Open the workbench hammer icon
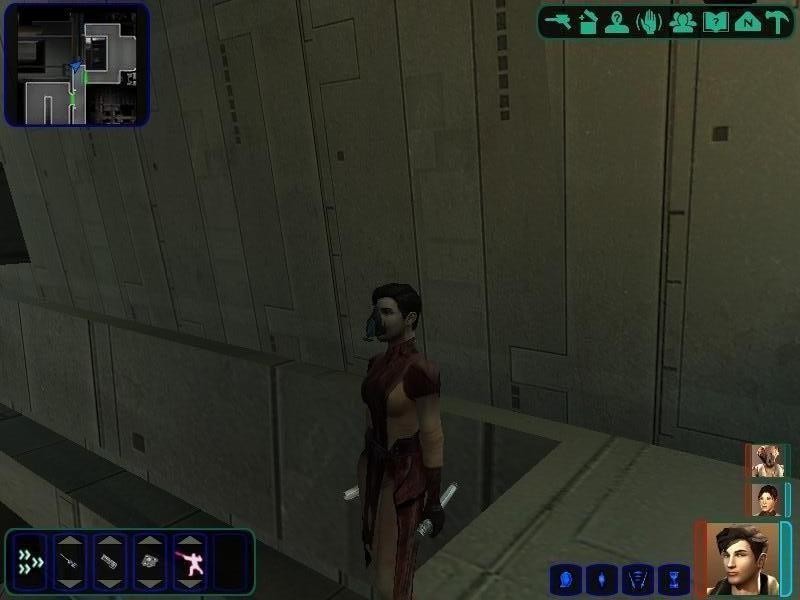The height and width of the screenshot is (600, 800). tap(775, 22)
